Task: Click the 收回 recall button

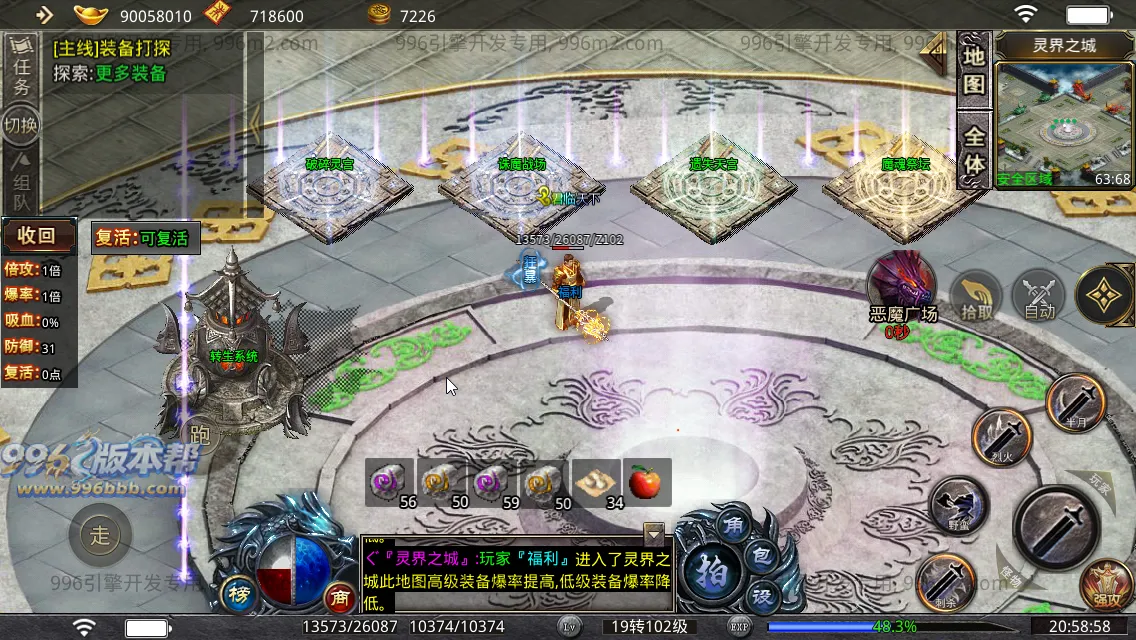Action: pyautogui.click(x=39, y=236)
